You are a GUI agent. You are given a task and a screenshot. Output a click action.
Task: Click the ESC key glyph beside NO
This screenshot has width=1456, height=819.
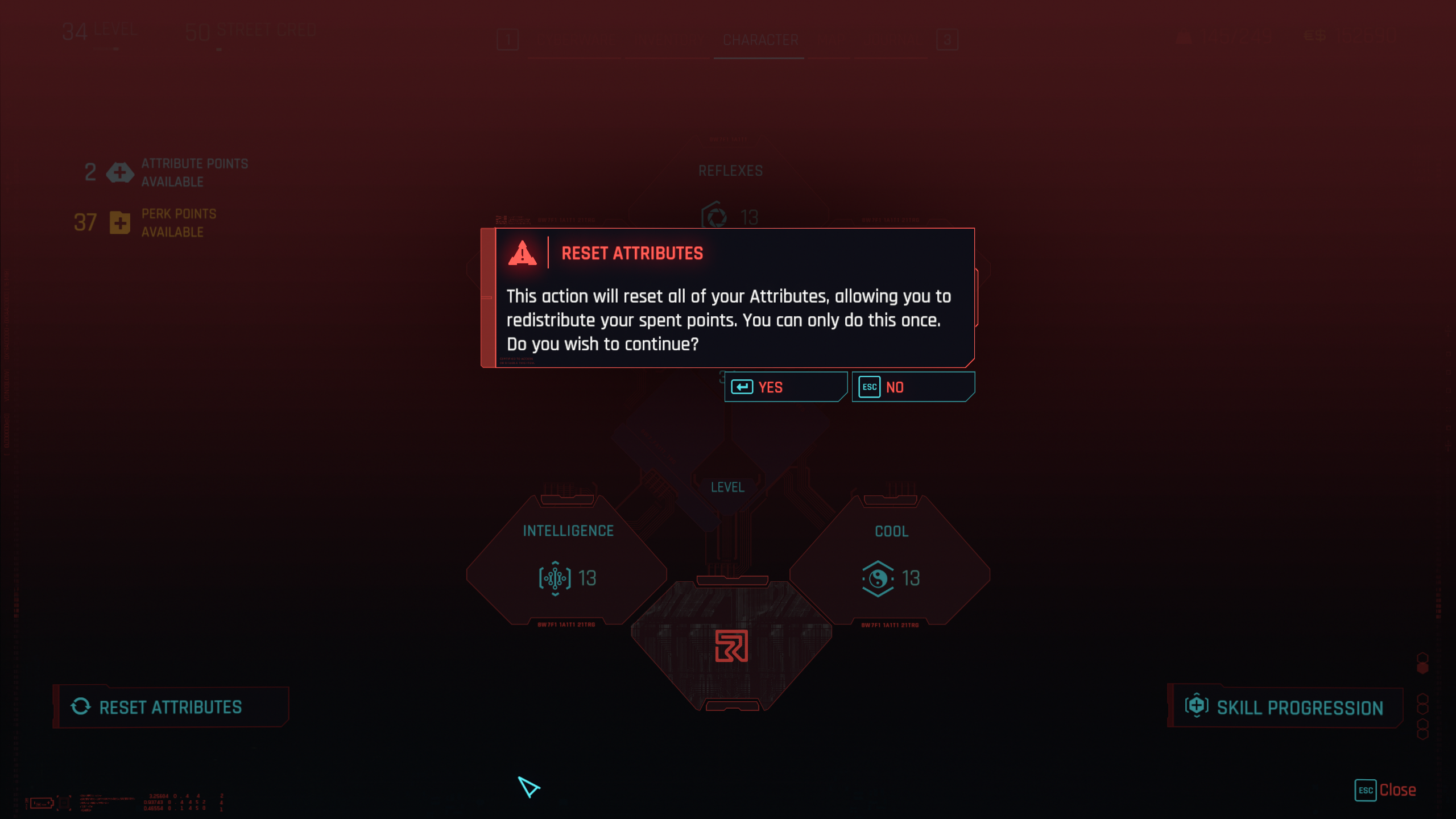point(869,387)
